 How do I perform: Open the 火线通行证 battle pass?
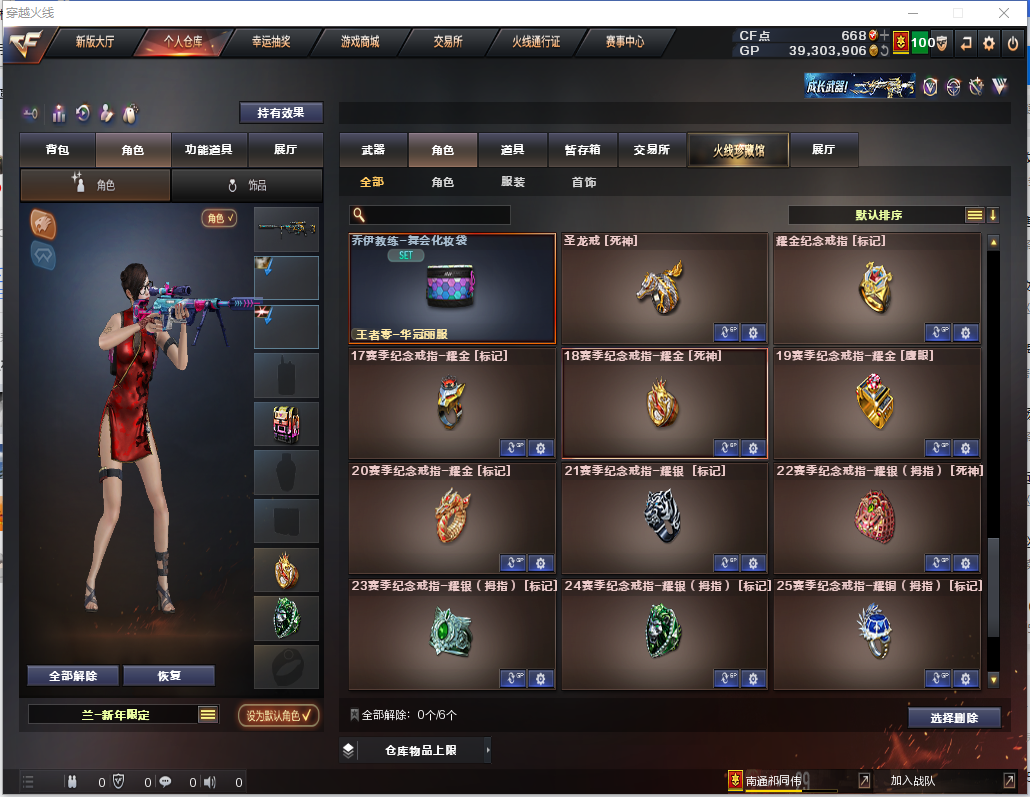(x=536, y=42)
